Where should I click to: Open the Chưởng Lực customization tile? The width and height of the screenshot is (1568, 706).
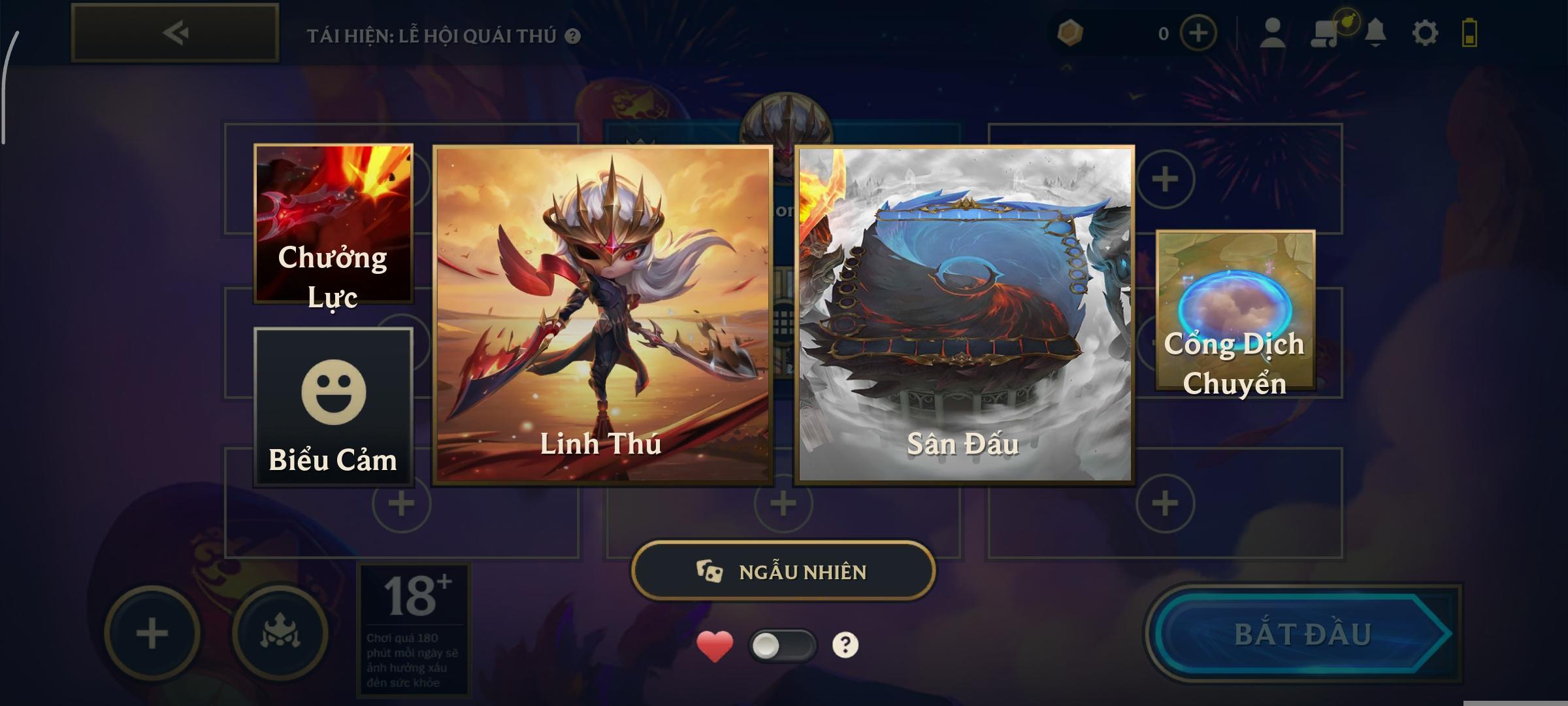333,224
